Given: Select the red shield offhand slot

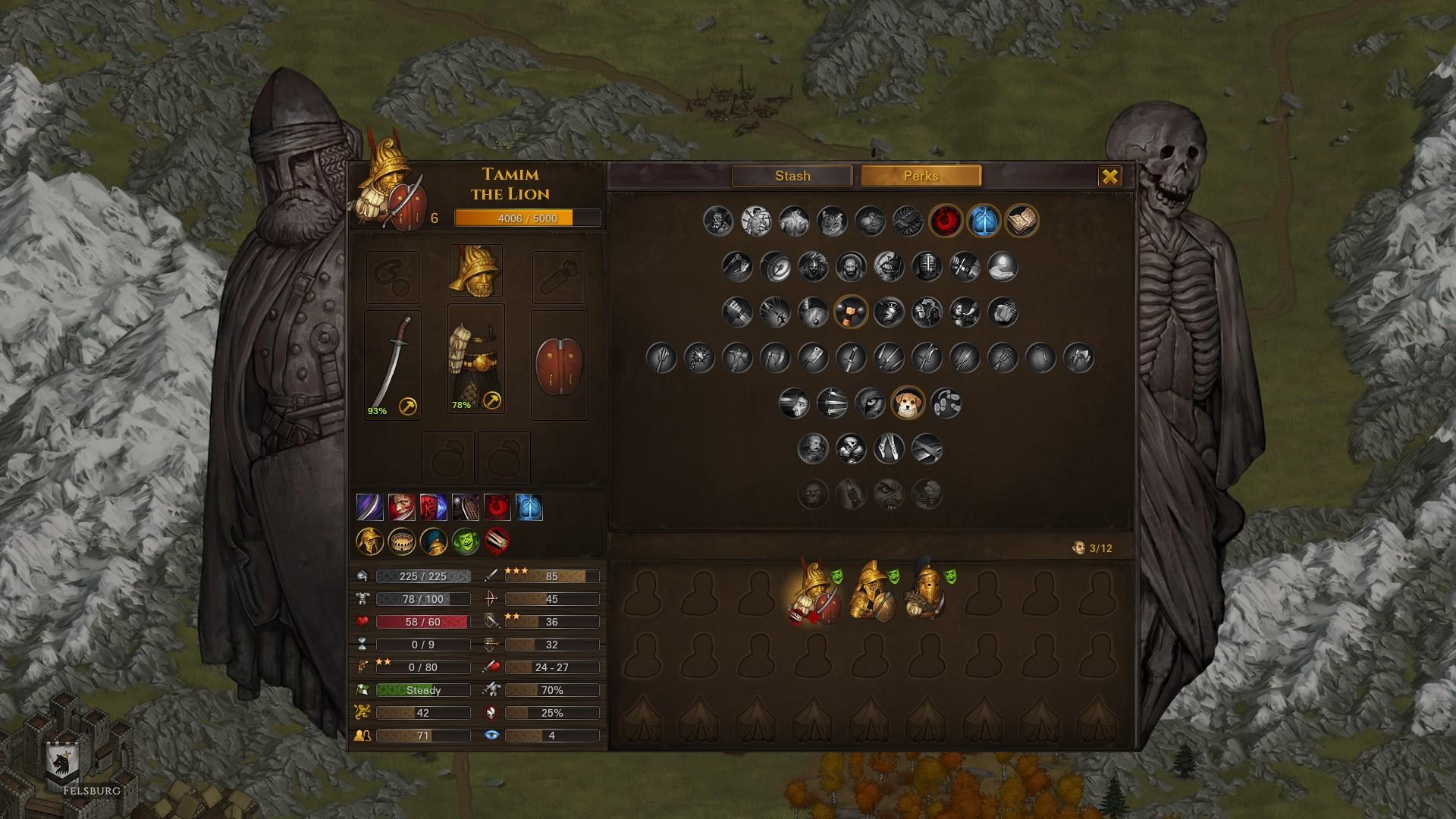Looking at the screenshot, I should pyautogui.click(x=559, y=365).
